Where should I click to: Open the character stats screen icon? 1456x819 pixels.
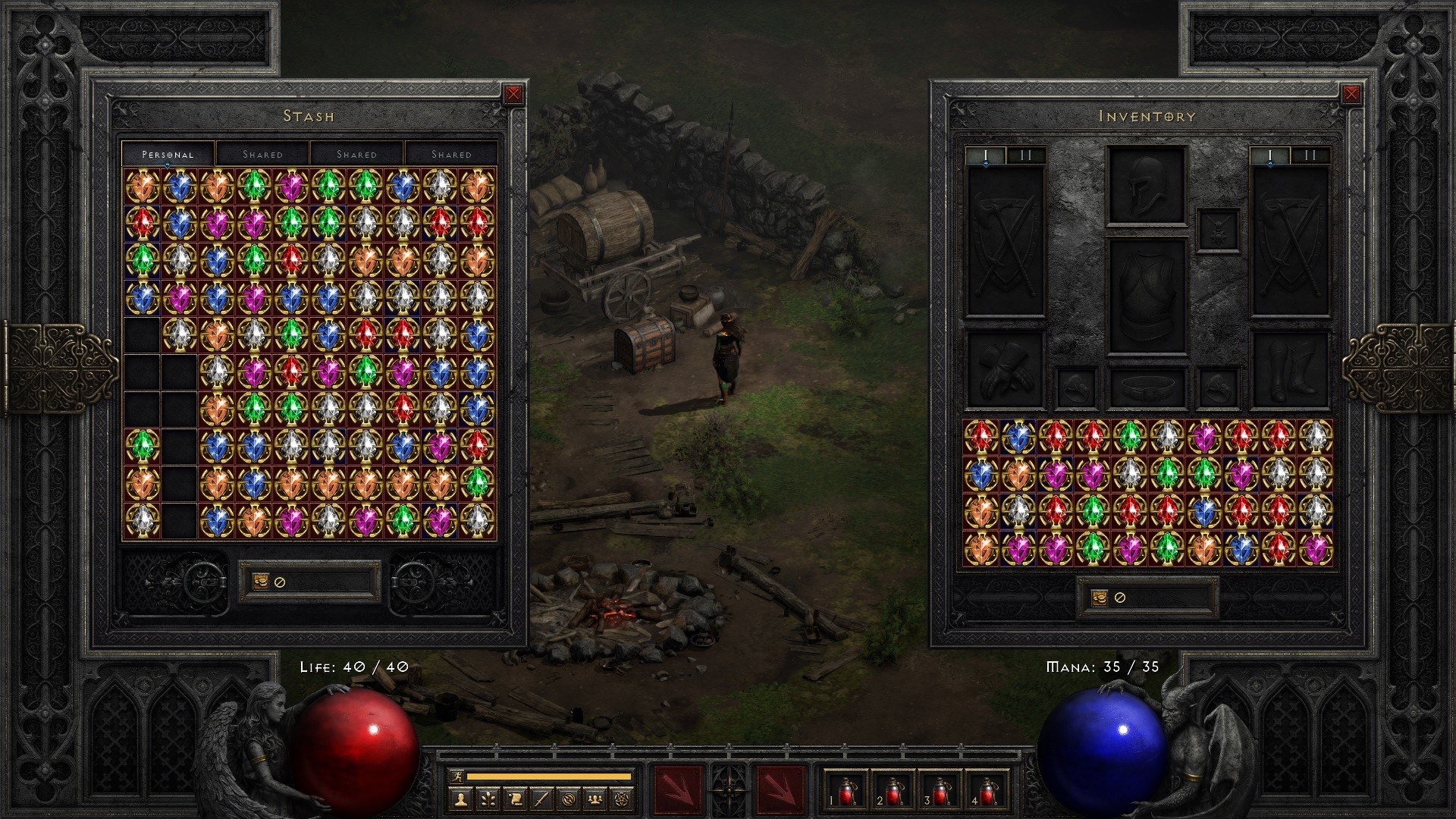pyautogui.click(x=462, y=801)
